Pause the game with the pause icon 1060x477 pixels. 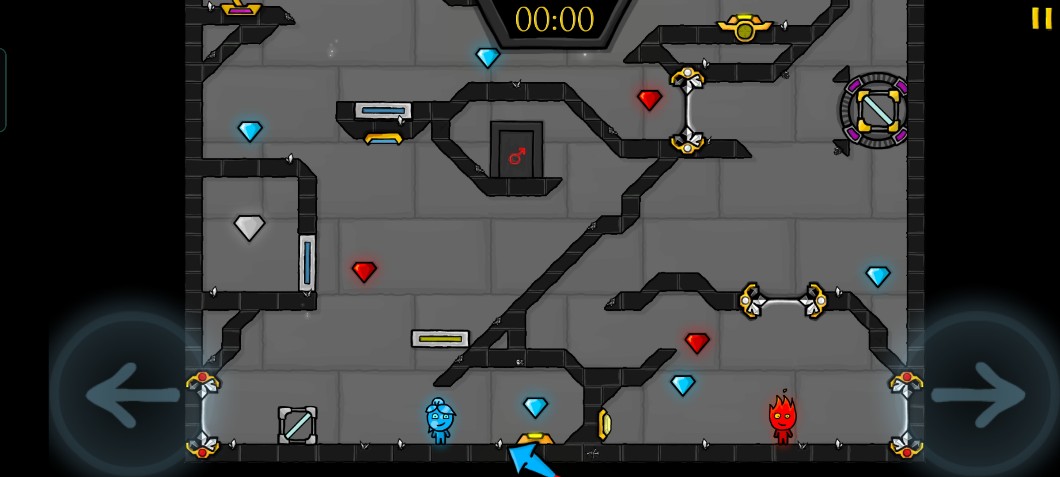pyautogui.click(x=1041, y=18)
